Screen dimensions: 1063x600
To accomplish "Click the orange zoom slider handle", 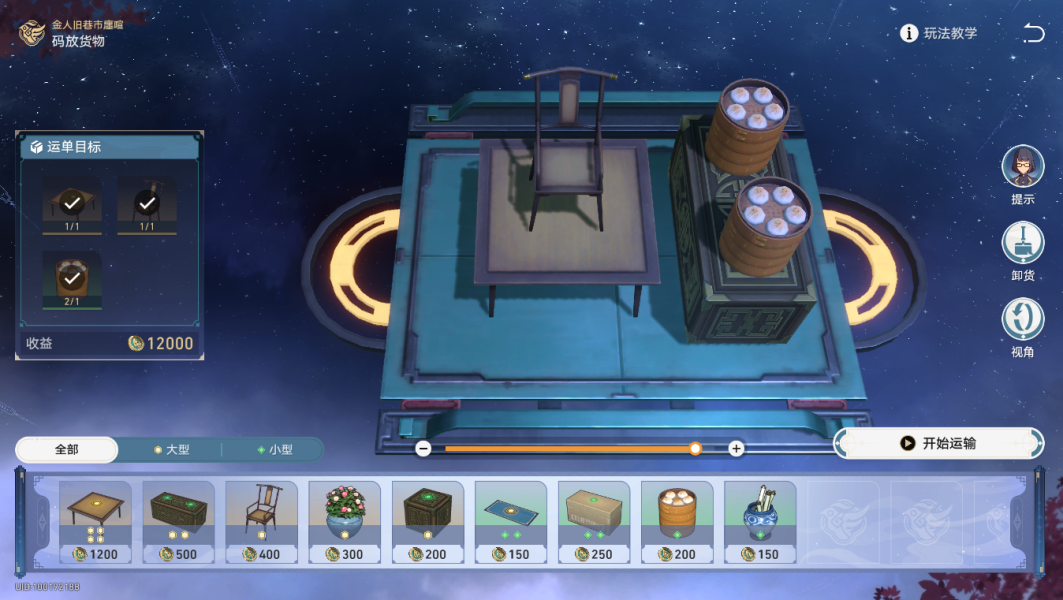I will pos(695,449).
